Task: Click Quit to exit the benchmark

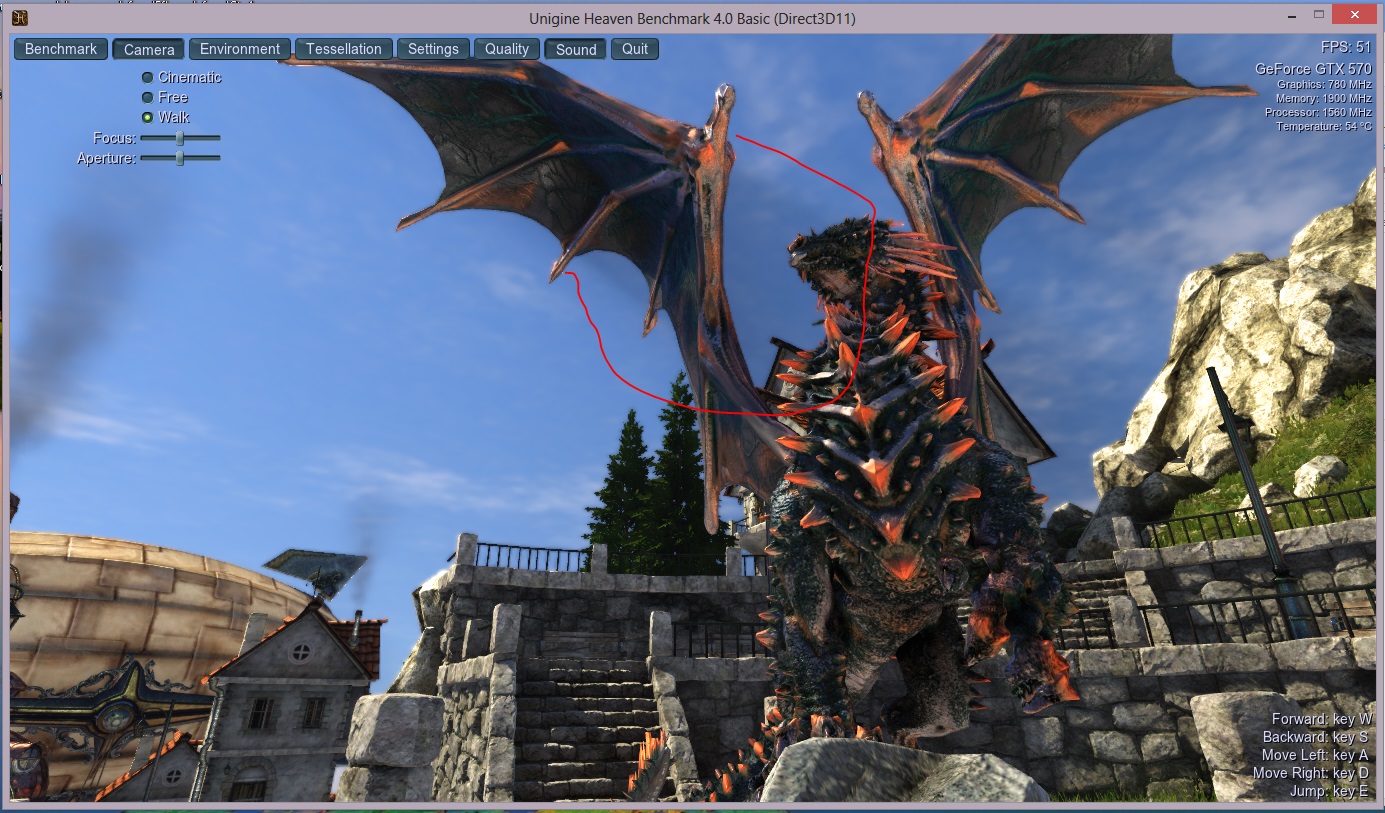Action: point(635,49)
